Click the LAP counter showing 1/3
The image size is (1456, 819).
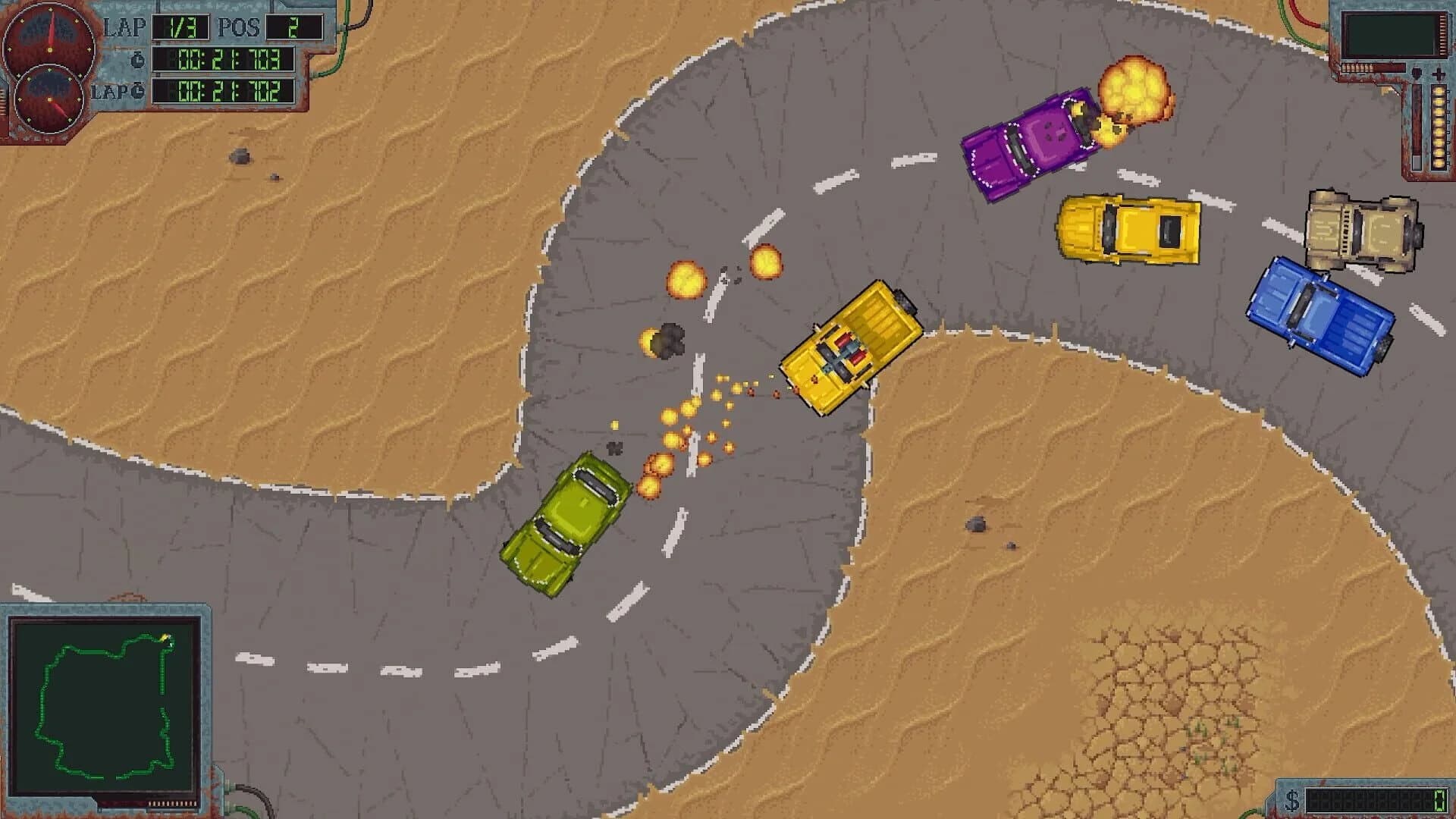(x=182, y=26)
